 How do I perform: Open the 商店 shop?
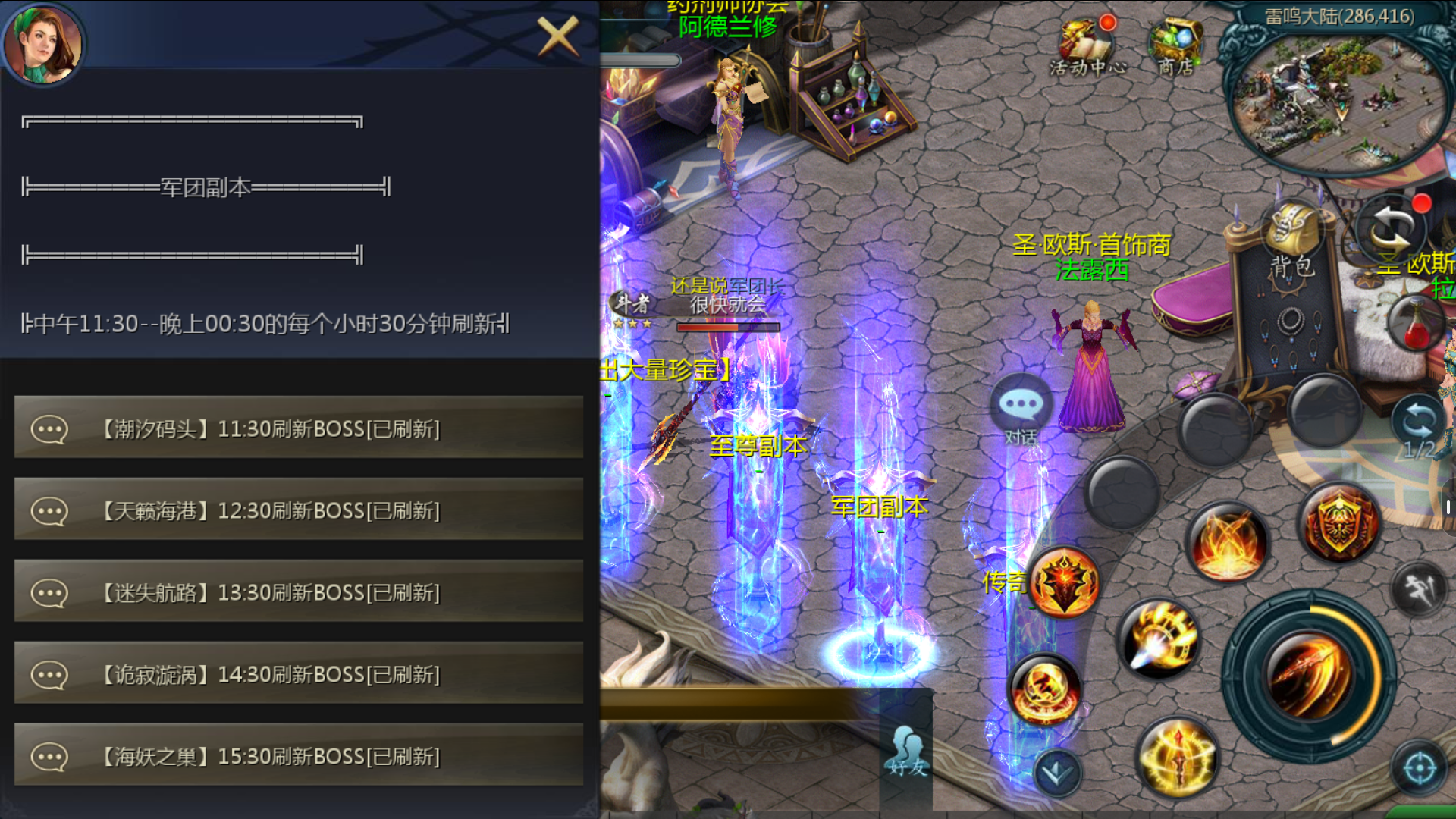[1176, 47]
